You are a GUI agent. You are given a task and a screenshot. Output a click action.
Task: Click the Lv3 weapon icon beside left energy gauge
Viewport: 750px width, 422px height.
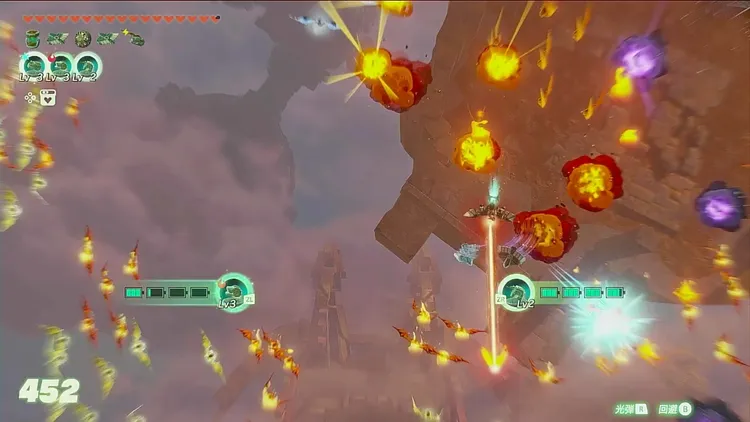(x=235, y=291)
